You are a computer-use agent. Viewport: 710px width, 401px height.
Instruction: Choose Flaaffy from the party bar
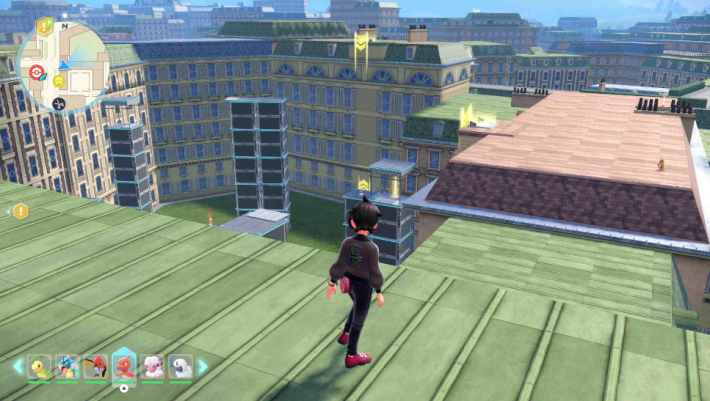pyautogui.click(x=153, y=367)
